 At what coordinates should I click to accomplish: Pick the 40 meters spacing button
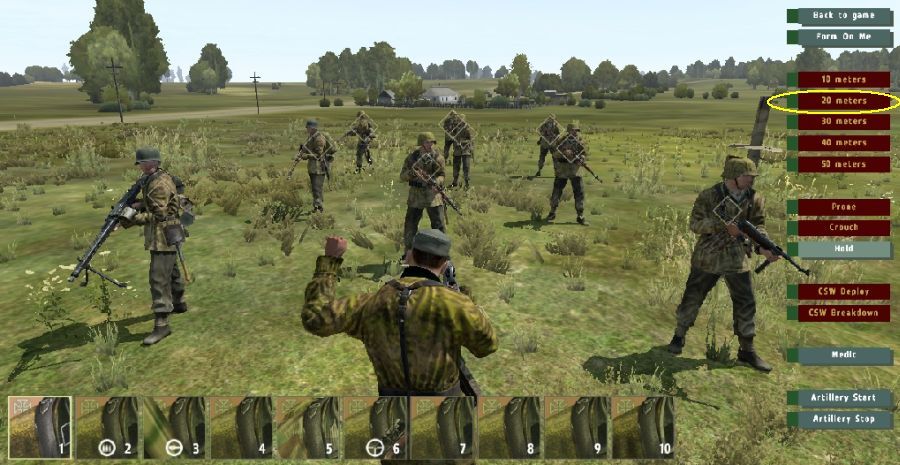pos(843,143)
